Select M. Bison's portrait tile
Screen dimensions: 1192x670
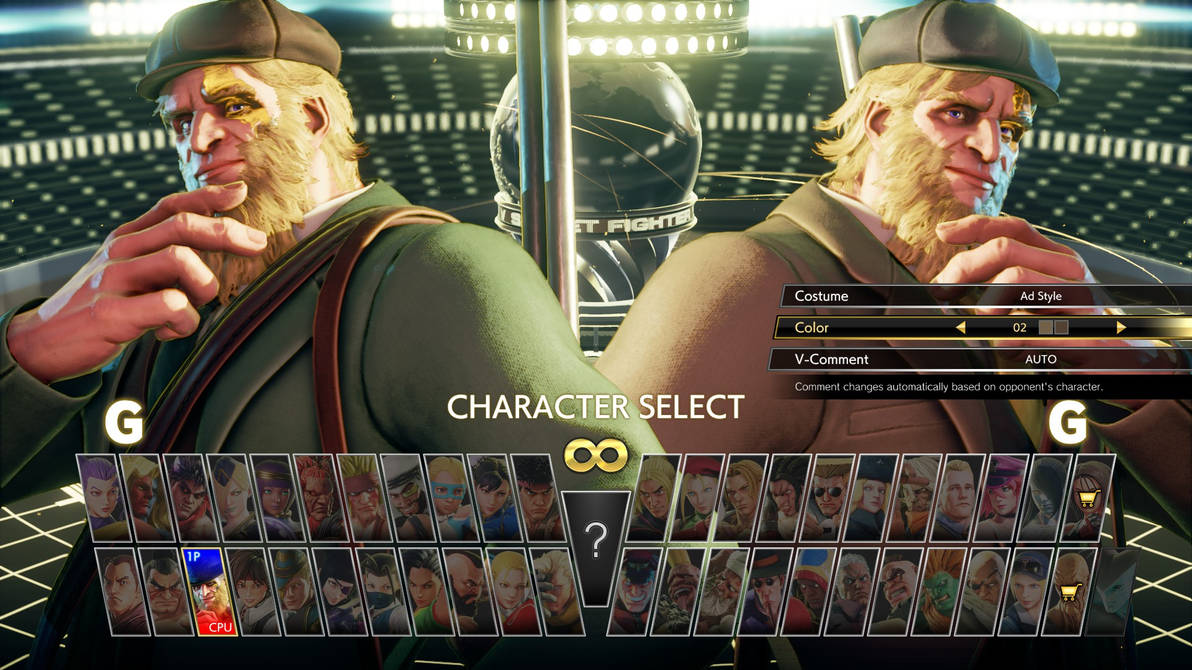638,591
